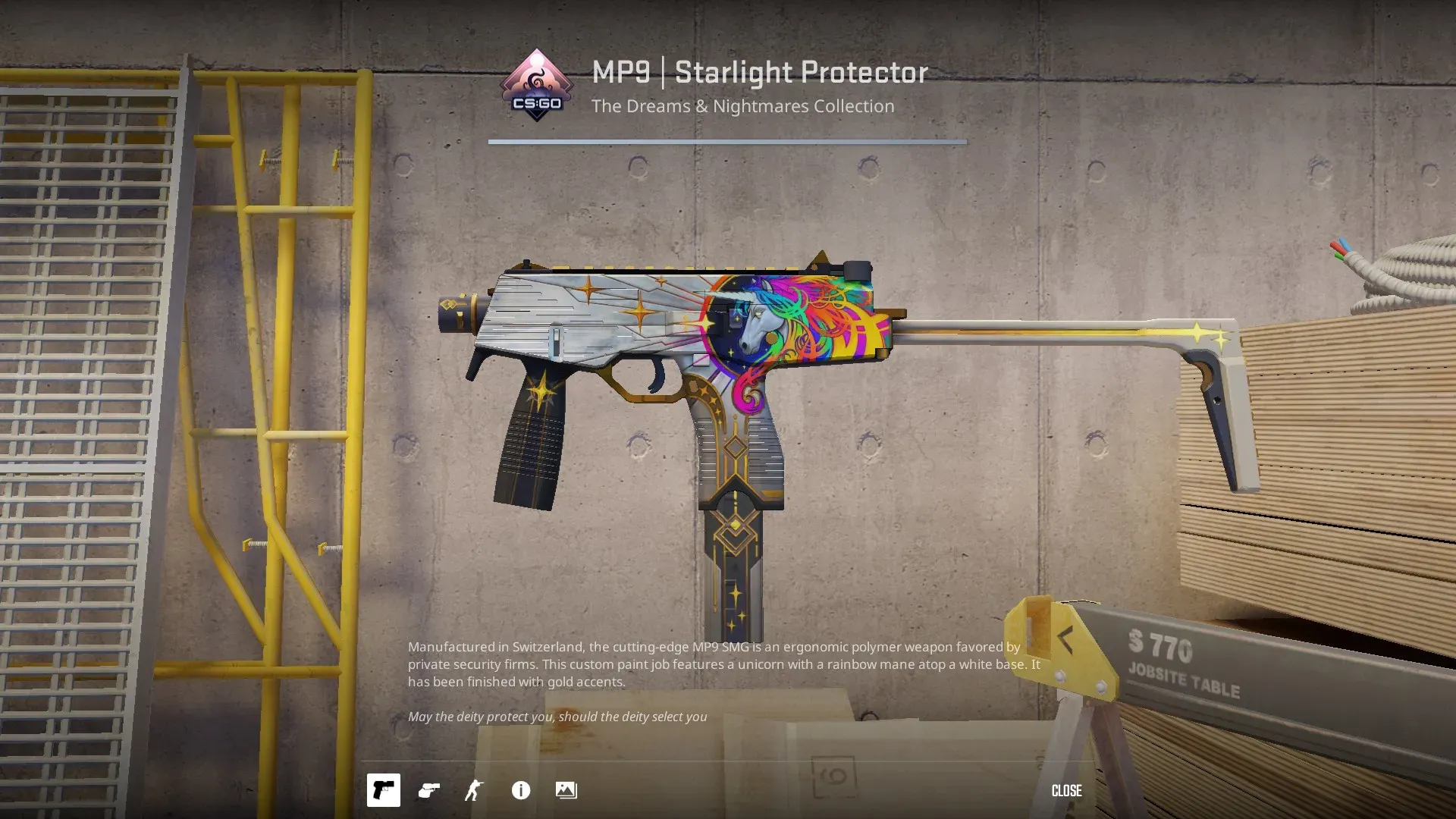Click the landscape picture icon
Screen dimensions: 1456x819
point(566,790)
